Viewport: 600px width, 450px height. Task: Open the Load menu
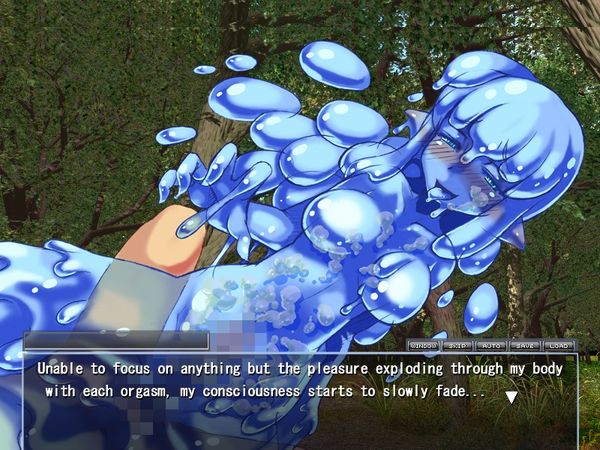click(558, 345)
